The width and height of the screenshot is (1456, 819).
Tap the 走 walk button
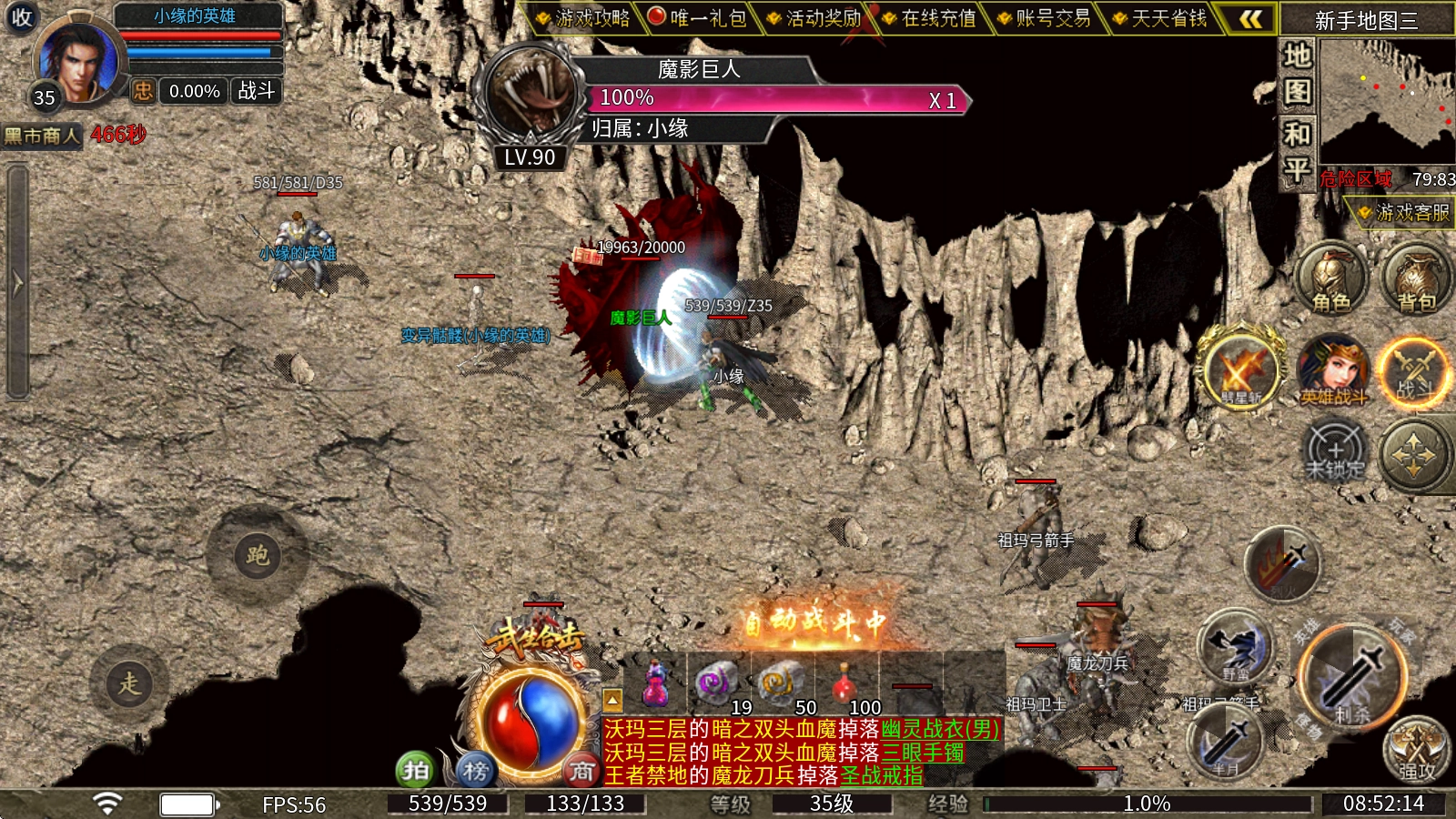(x=129, y=683)
